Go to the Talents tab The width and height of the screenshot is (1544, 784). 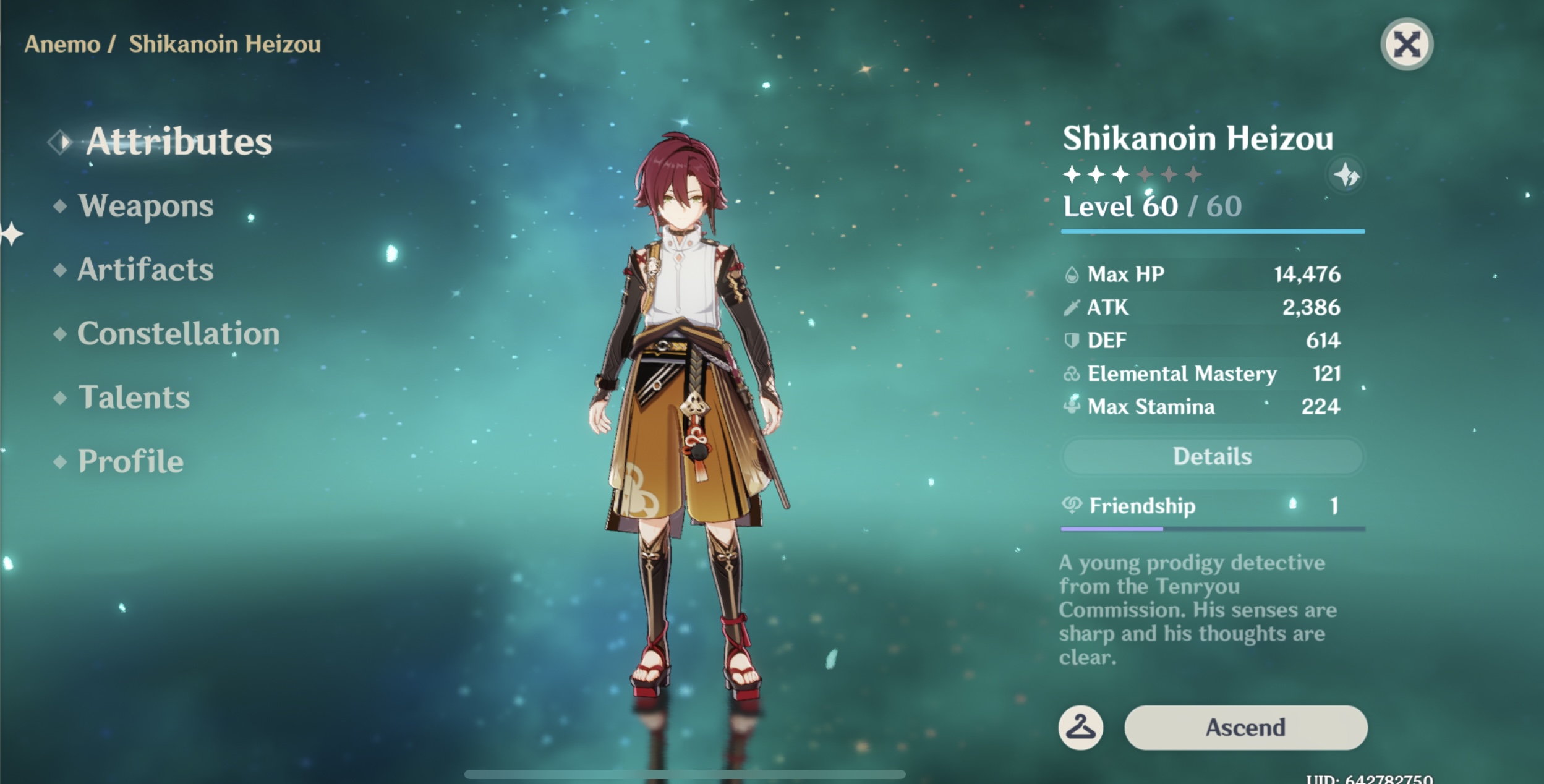pos(134,398)
